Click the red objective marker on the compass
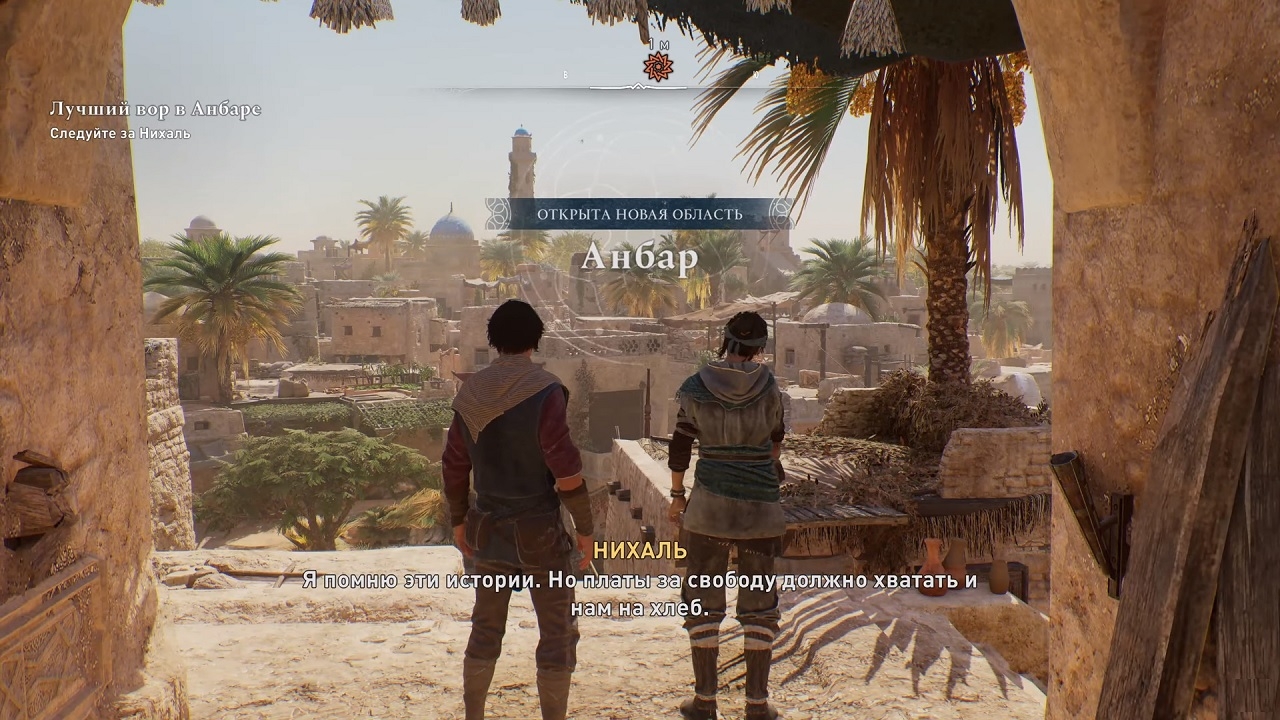The height and width of the screenshot is (720, 1280). pos(657,67)
